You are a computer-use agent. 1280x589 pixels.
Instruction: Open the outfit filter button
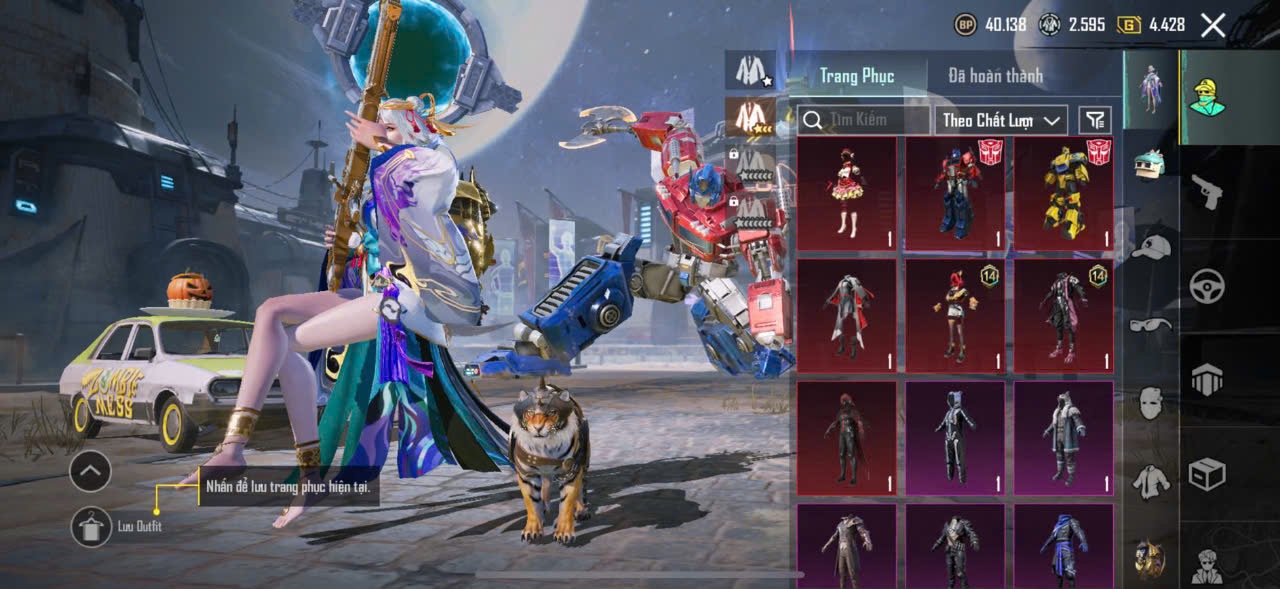pos(1096,121)
